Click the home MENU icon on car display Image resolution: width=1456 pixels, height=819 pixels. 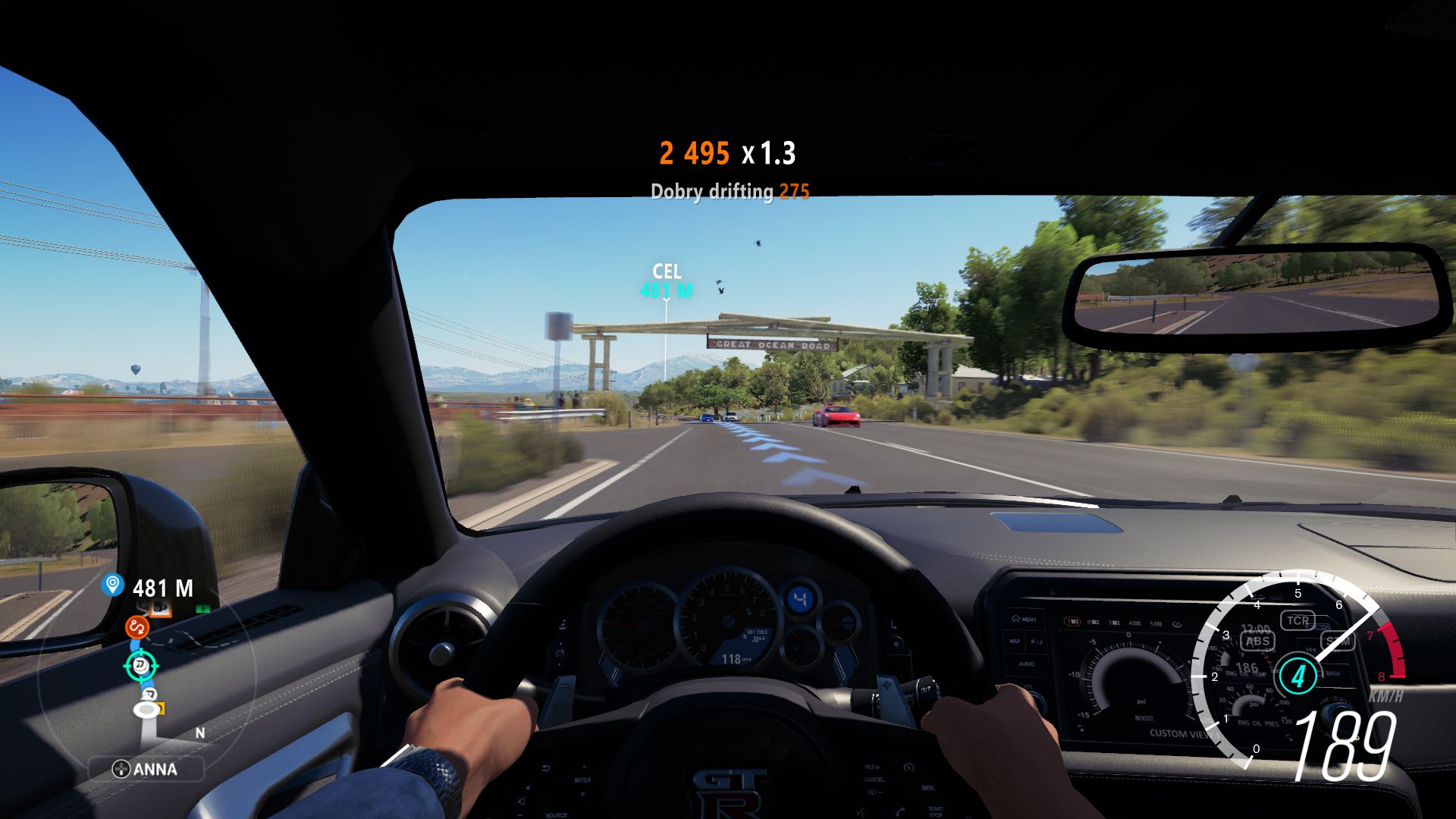(1023, 619)
